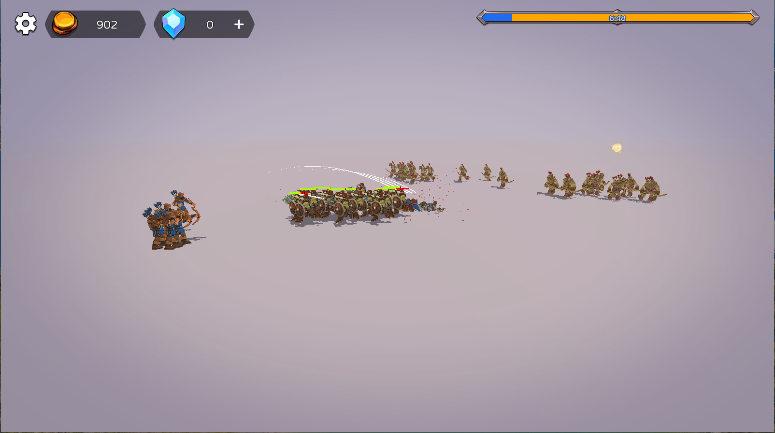
Task: Add more blue gems with plus button
Action: (239, 24)
